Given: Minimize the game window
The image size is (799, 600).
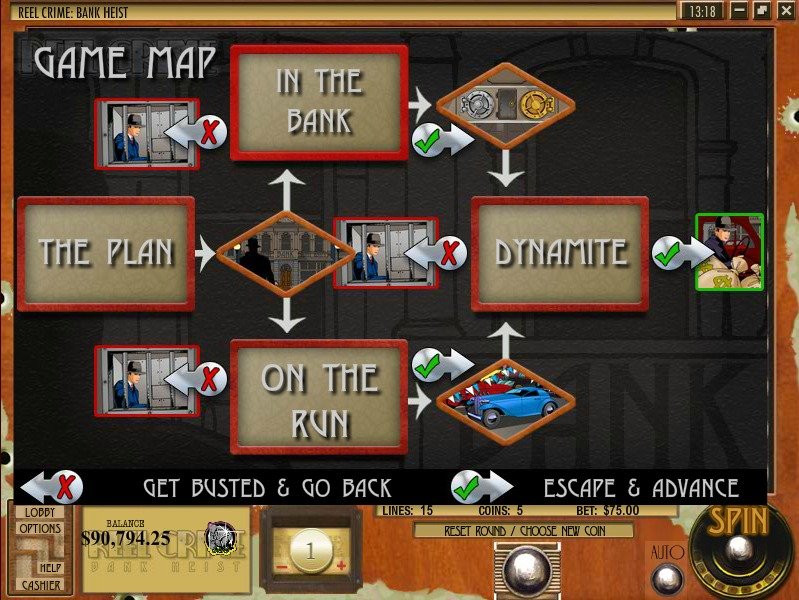Looking at the screenshot, I should 739,11.
